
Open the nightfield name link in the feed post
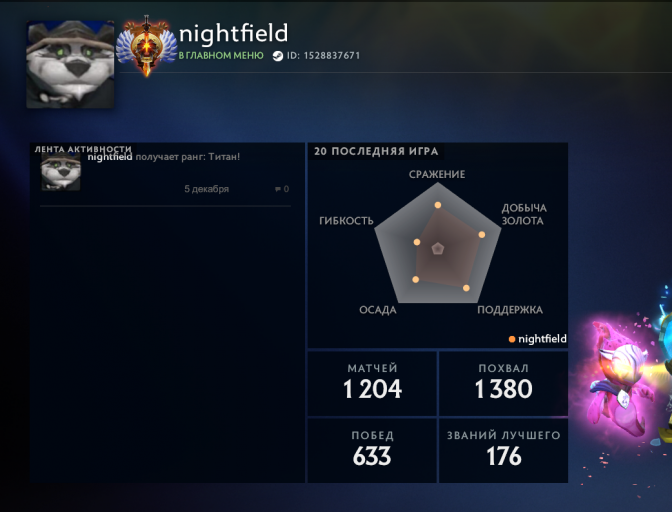(110, 157)
